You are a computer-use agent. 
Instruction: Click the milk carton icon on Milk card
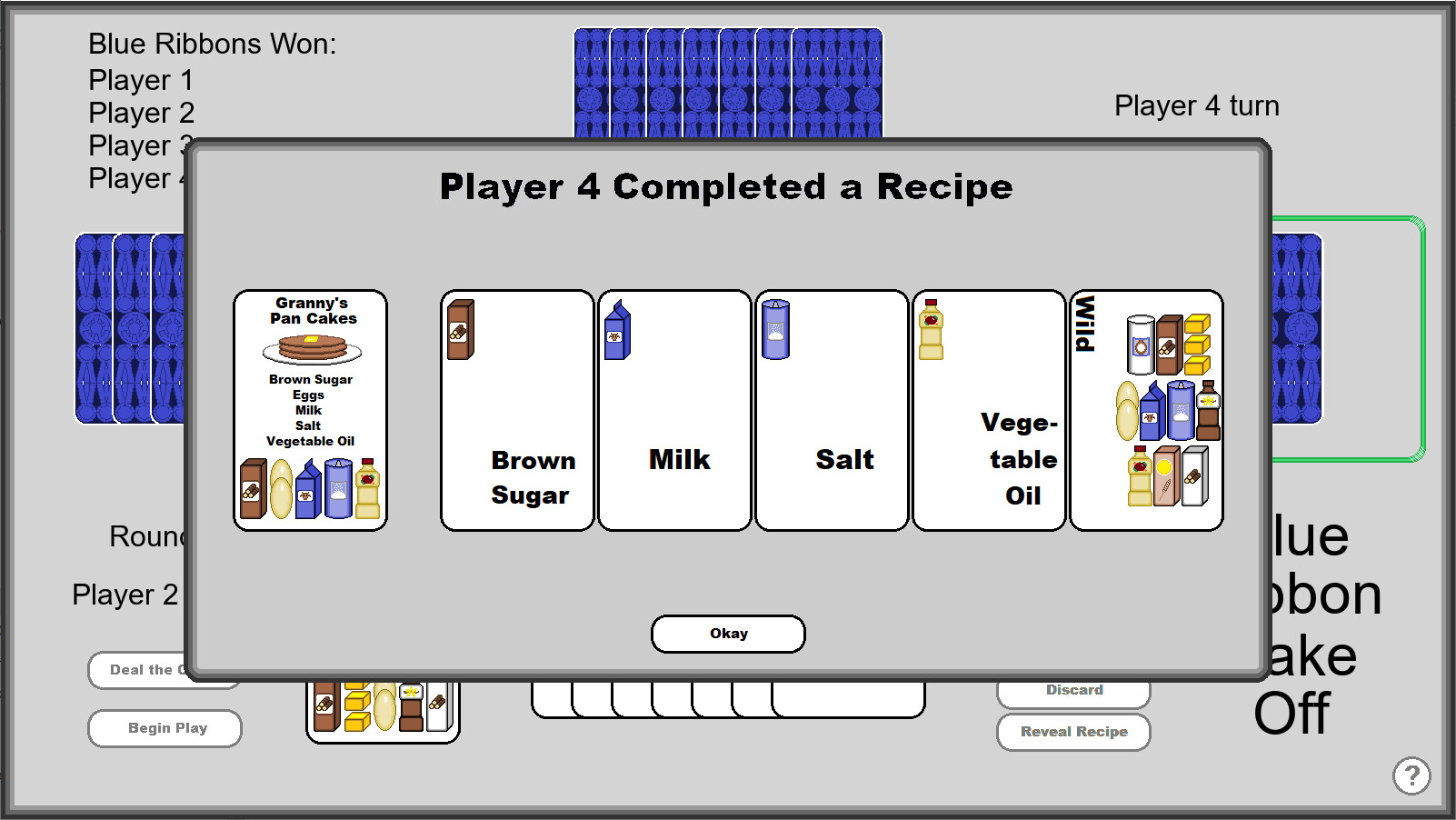[616, 331]
